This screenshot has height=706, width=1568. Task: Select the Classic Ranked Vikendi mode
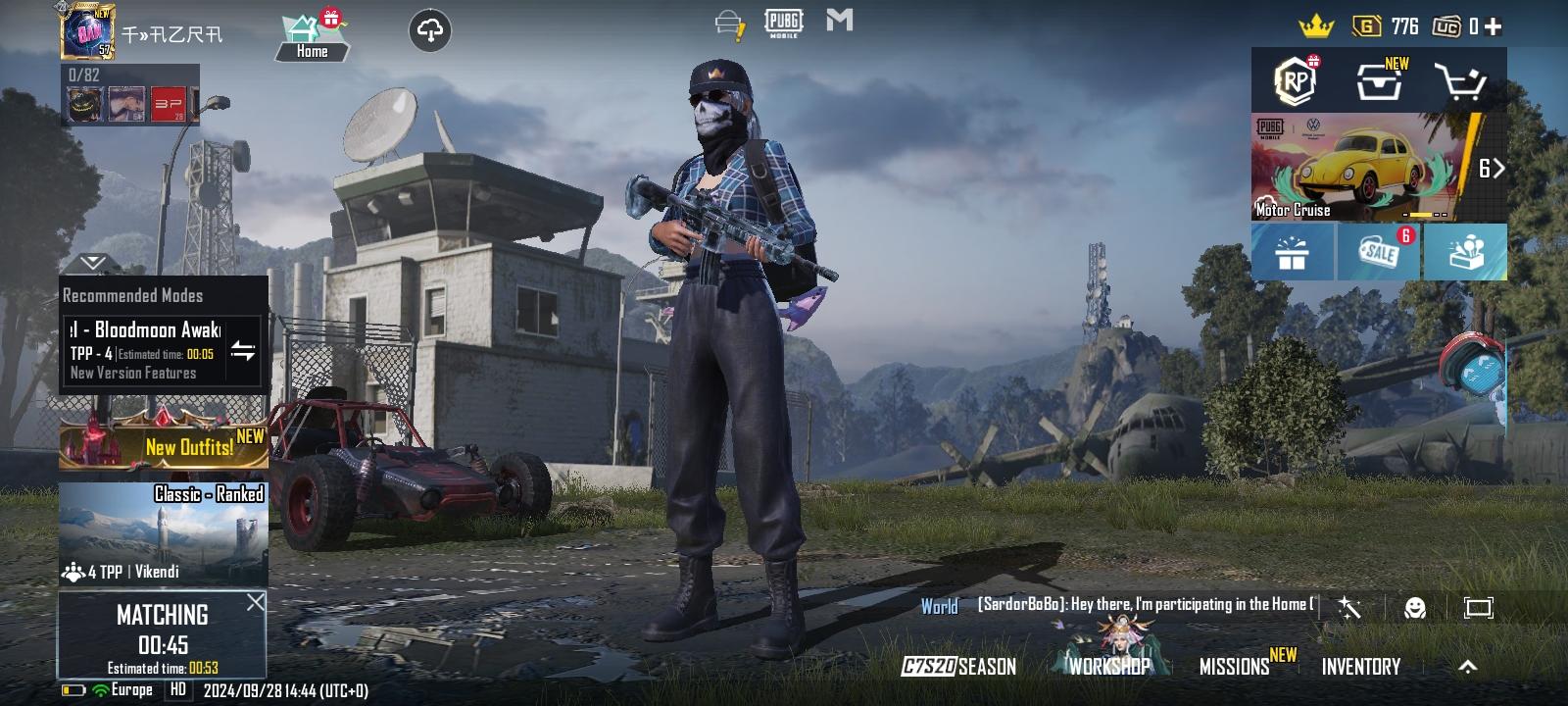(x=163, y=532)
